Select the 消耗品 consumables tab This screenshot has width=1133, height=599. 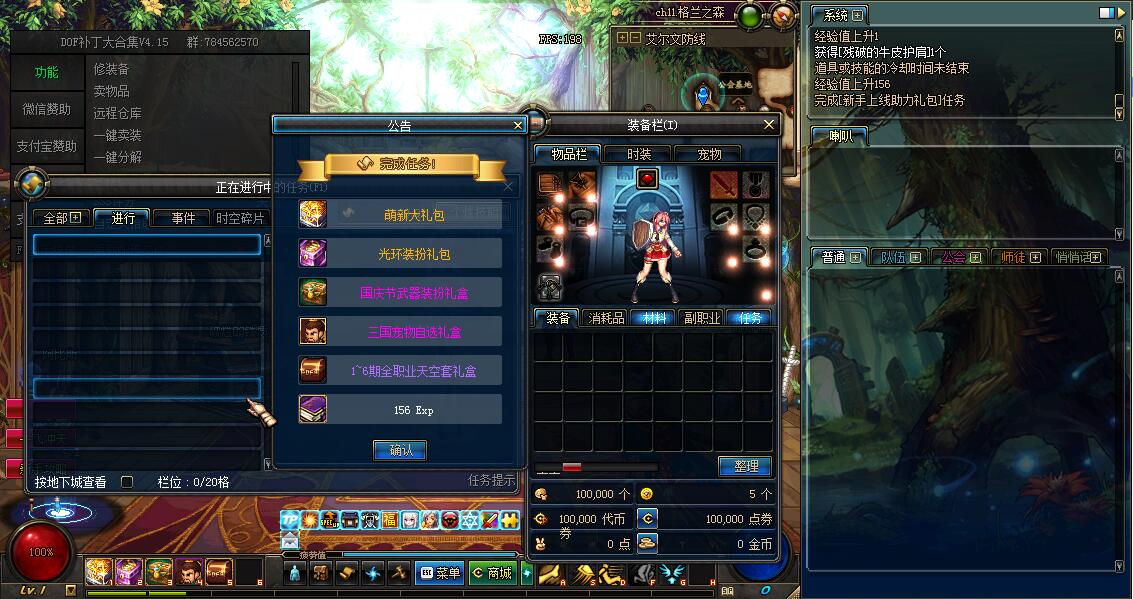[x=606, y=318]
